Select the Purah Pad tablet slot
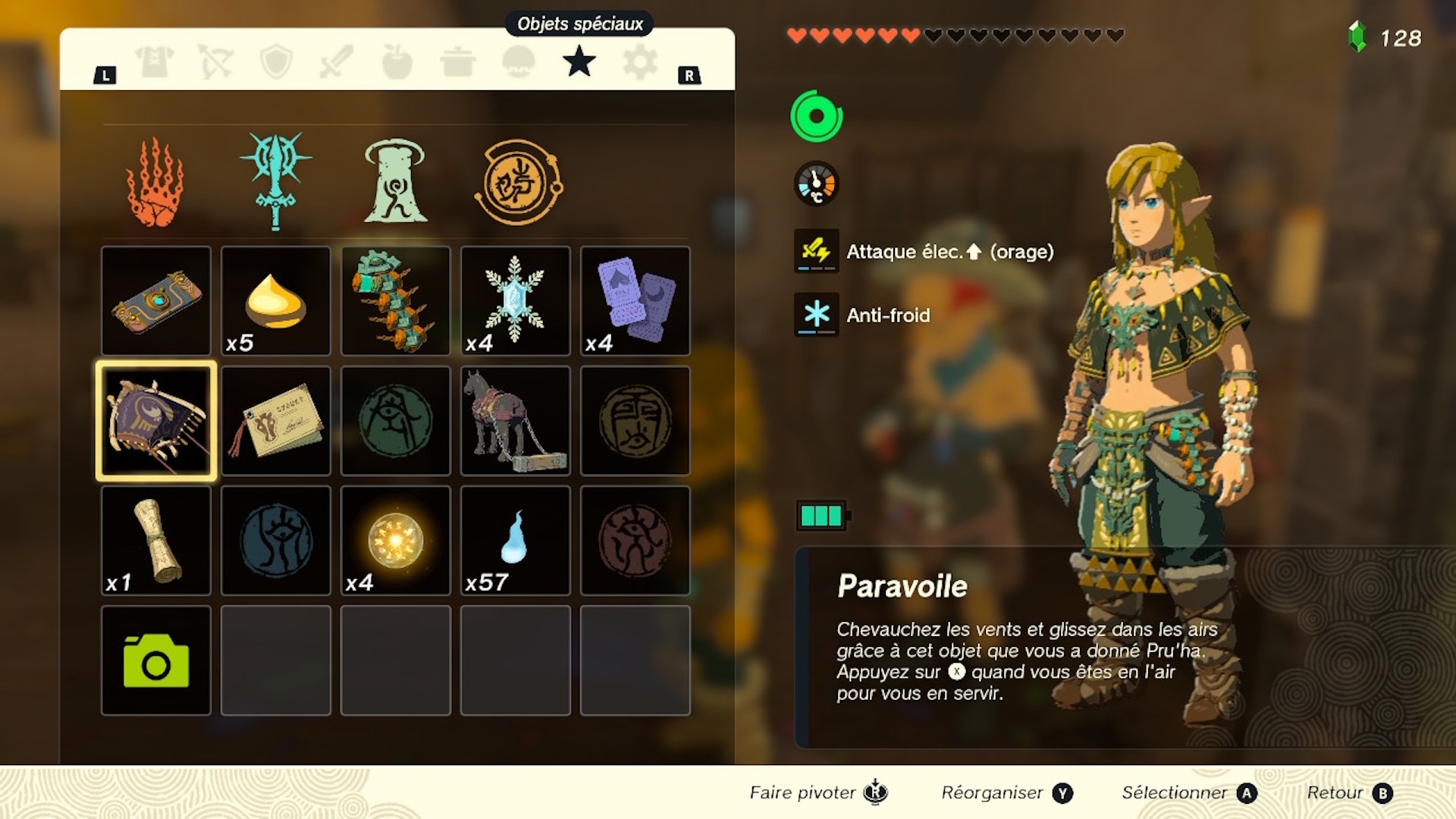The height and width of the screenshot is (819, 1456). (156, 301)
